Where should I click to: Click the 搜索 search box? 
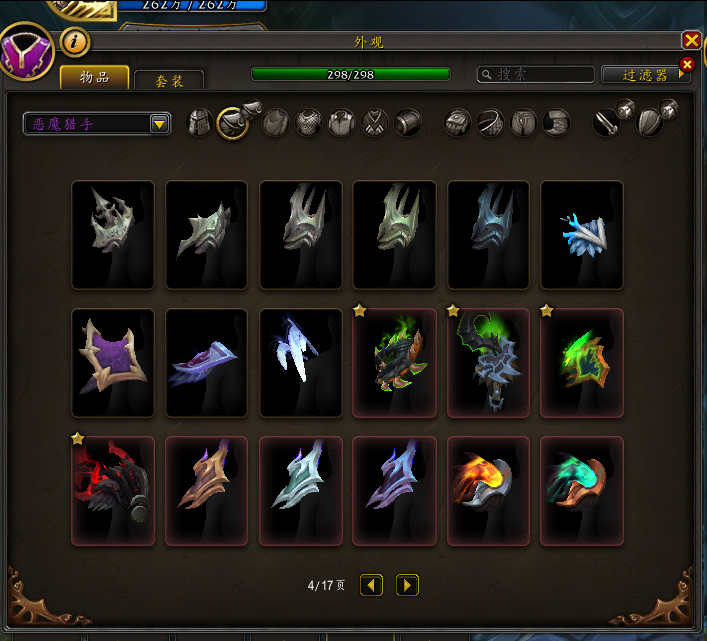(536, 75)
